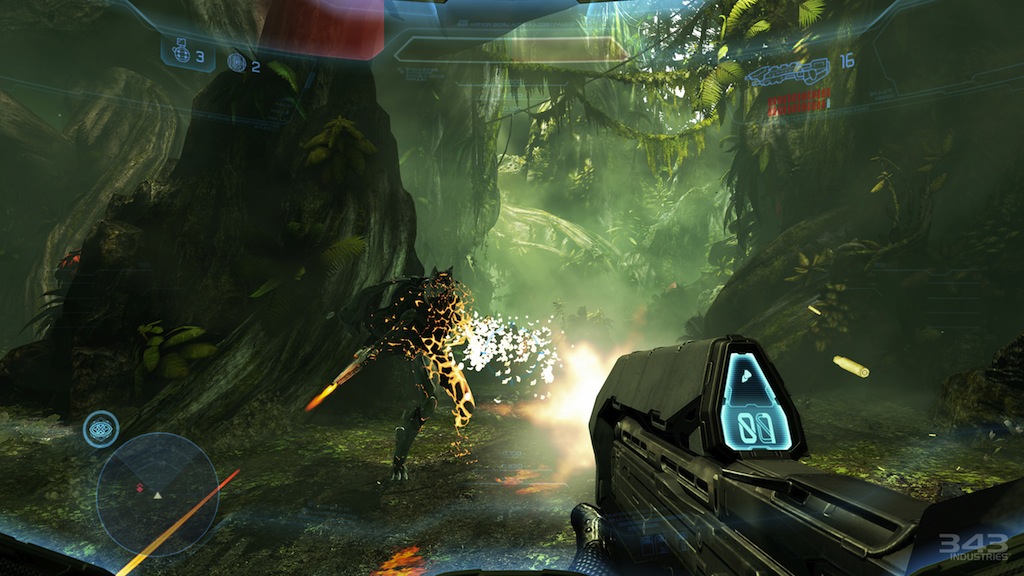Click the 343 Industries logo watermark
Image resolution: width=1024 pixels, height=576 pixels.
point(972,546)
